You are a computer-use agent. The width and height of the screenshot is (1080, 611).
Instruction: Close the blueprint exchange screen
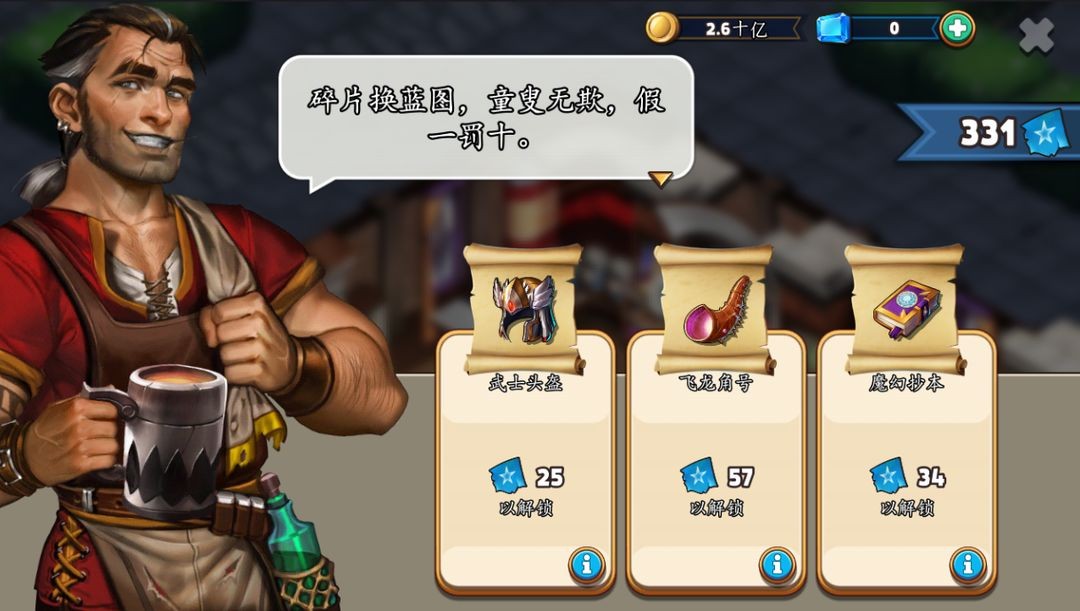point(1036,36)
